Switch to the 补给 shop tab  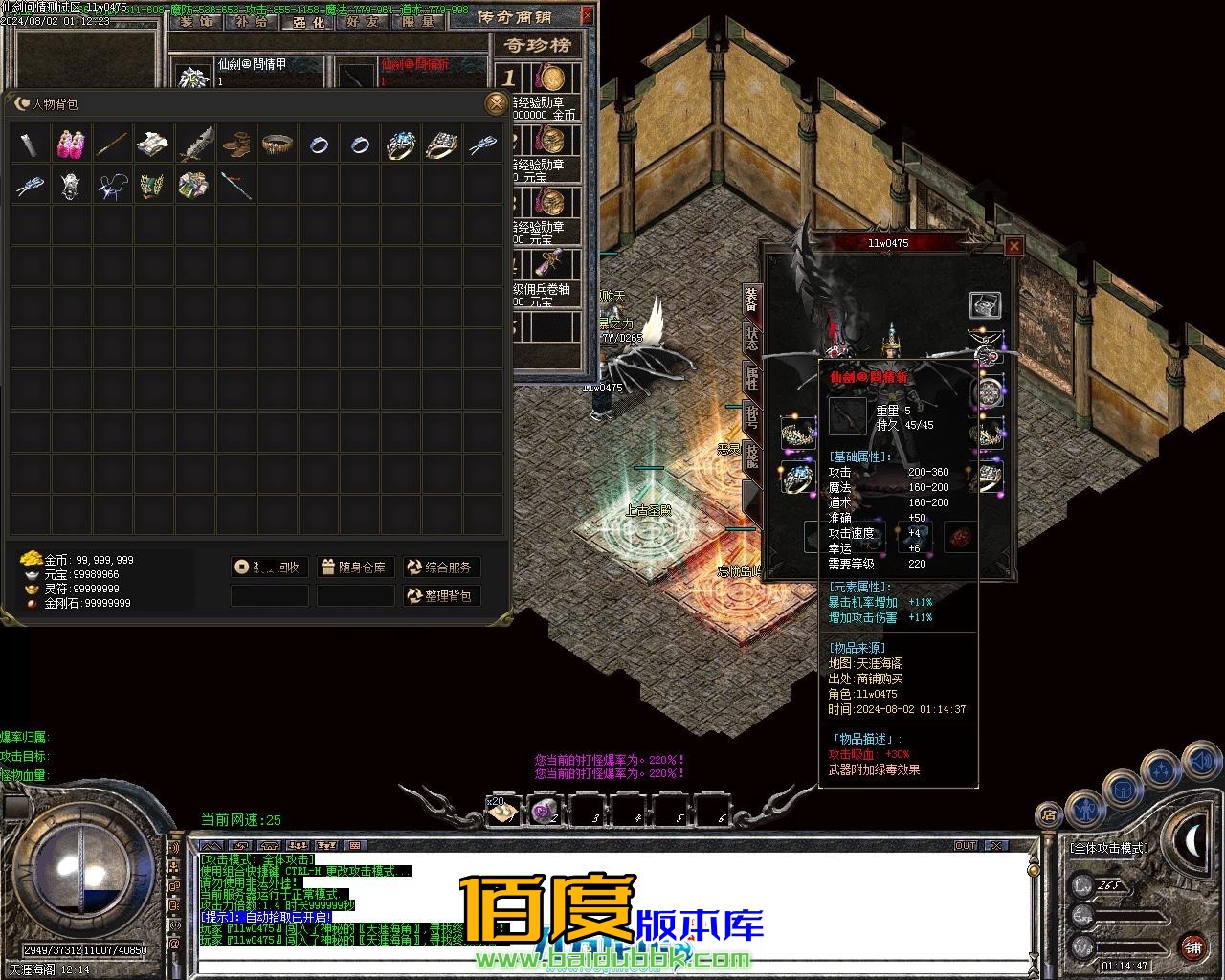point(251,21)
